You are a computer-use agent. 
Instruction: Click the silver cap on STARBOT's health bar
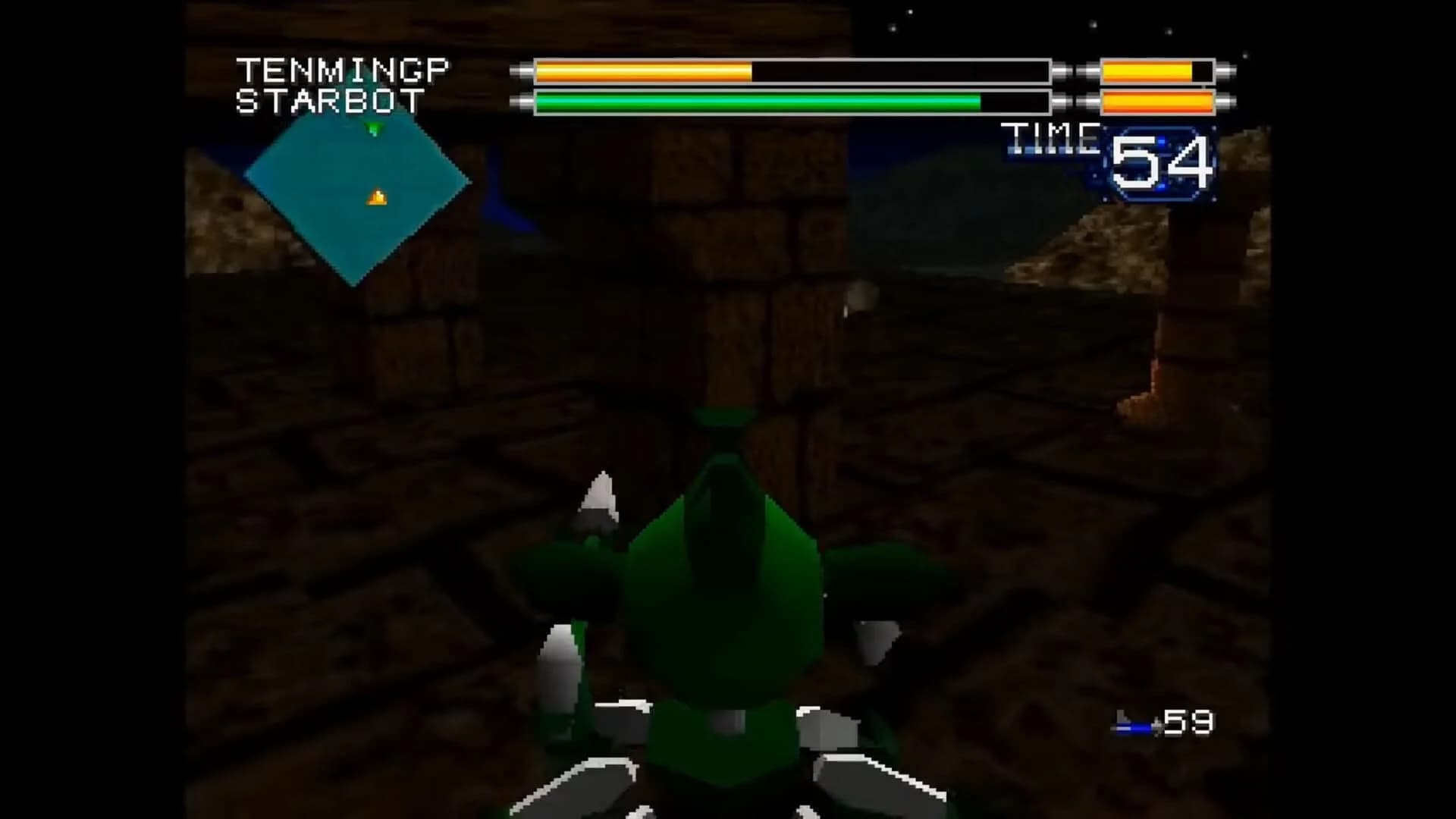tap(523, 99)
